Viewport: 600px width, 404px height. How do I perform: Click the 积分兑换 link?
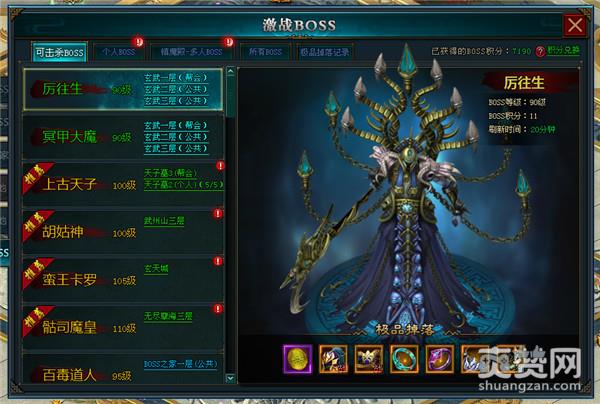pos(564,50)
